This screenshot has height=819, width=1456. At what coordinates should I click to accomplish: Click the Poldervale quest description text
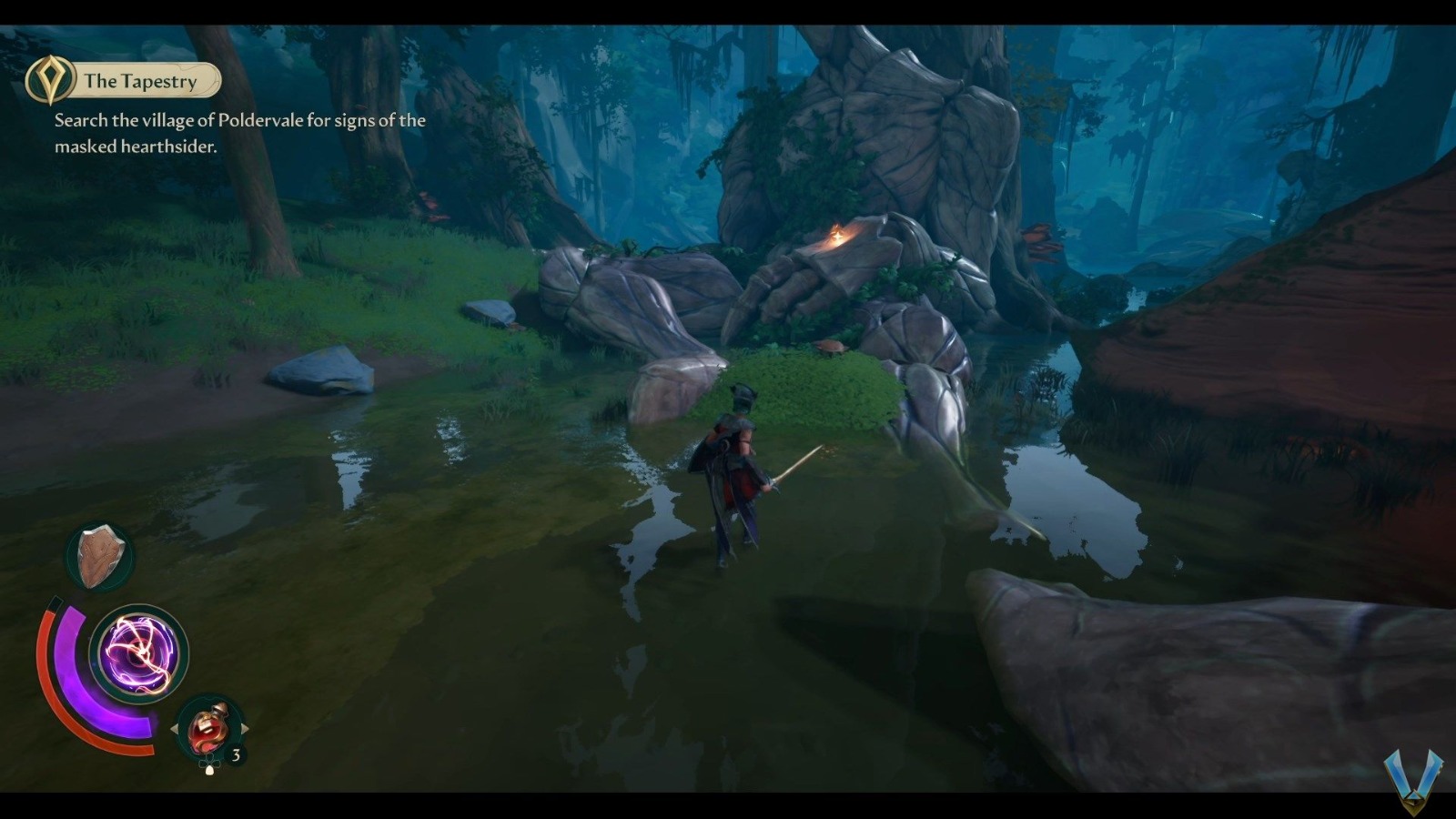point(237,118)
